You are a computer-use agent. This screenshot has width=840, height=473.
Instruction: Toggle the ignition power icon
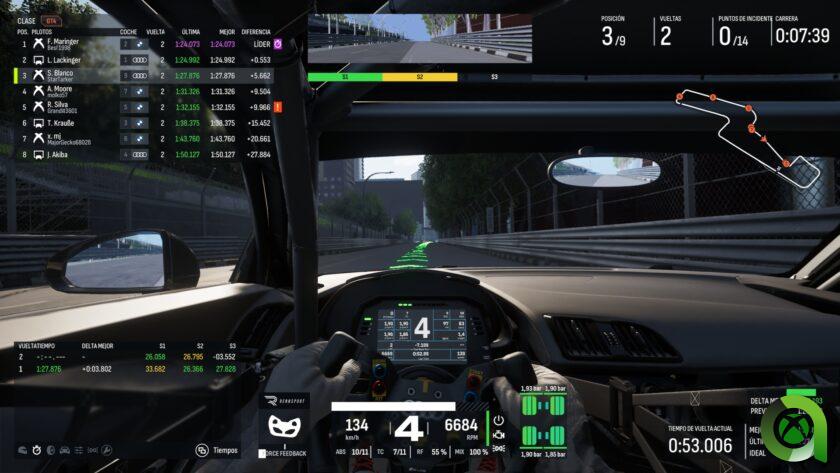[x=499, y=420]
